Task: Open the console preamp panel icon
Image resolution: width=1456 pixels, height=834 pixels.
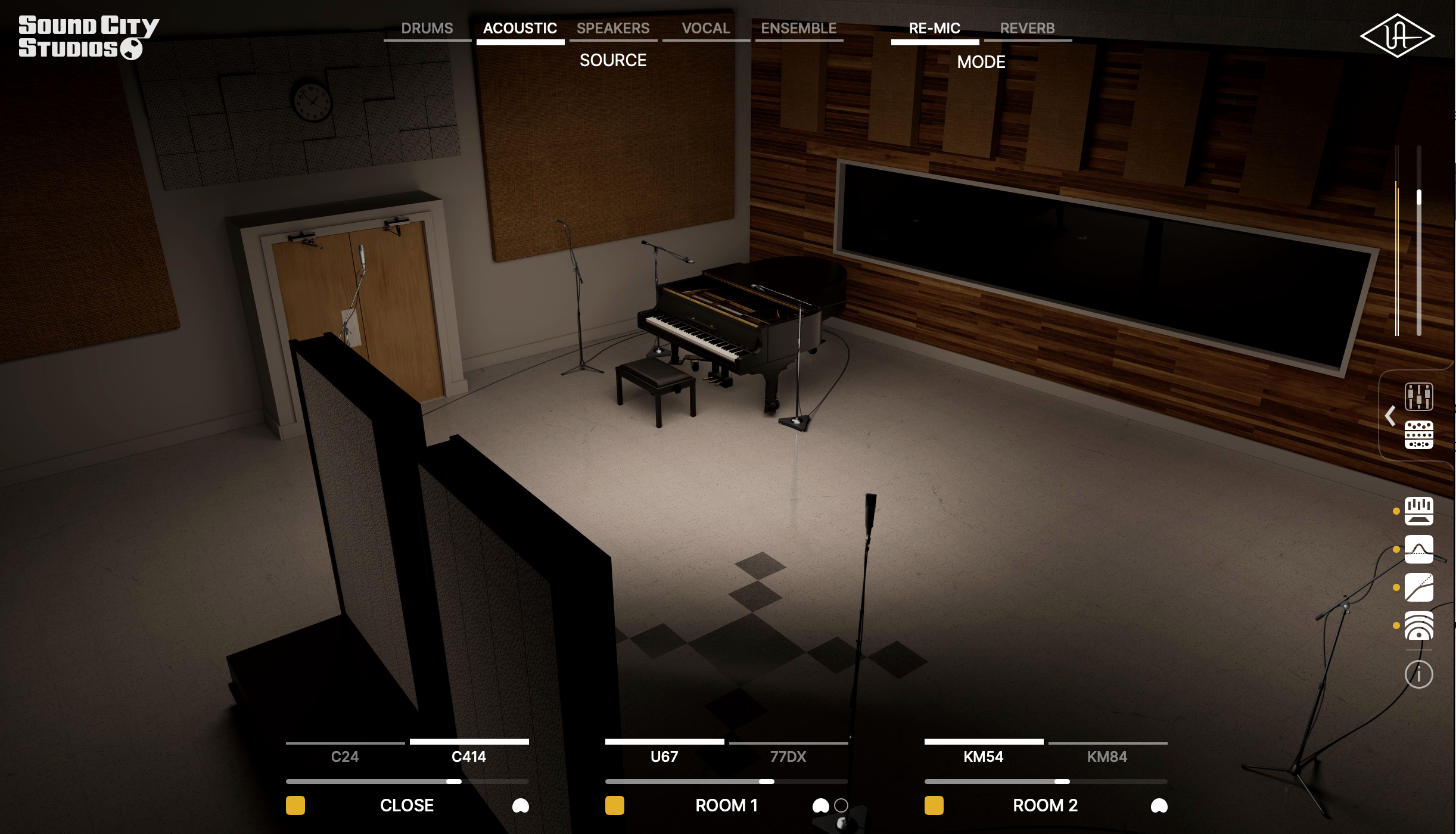Action: (x=1420, y=435)
